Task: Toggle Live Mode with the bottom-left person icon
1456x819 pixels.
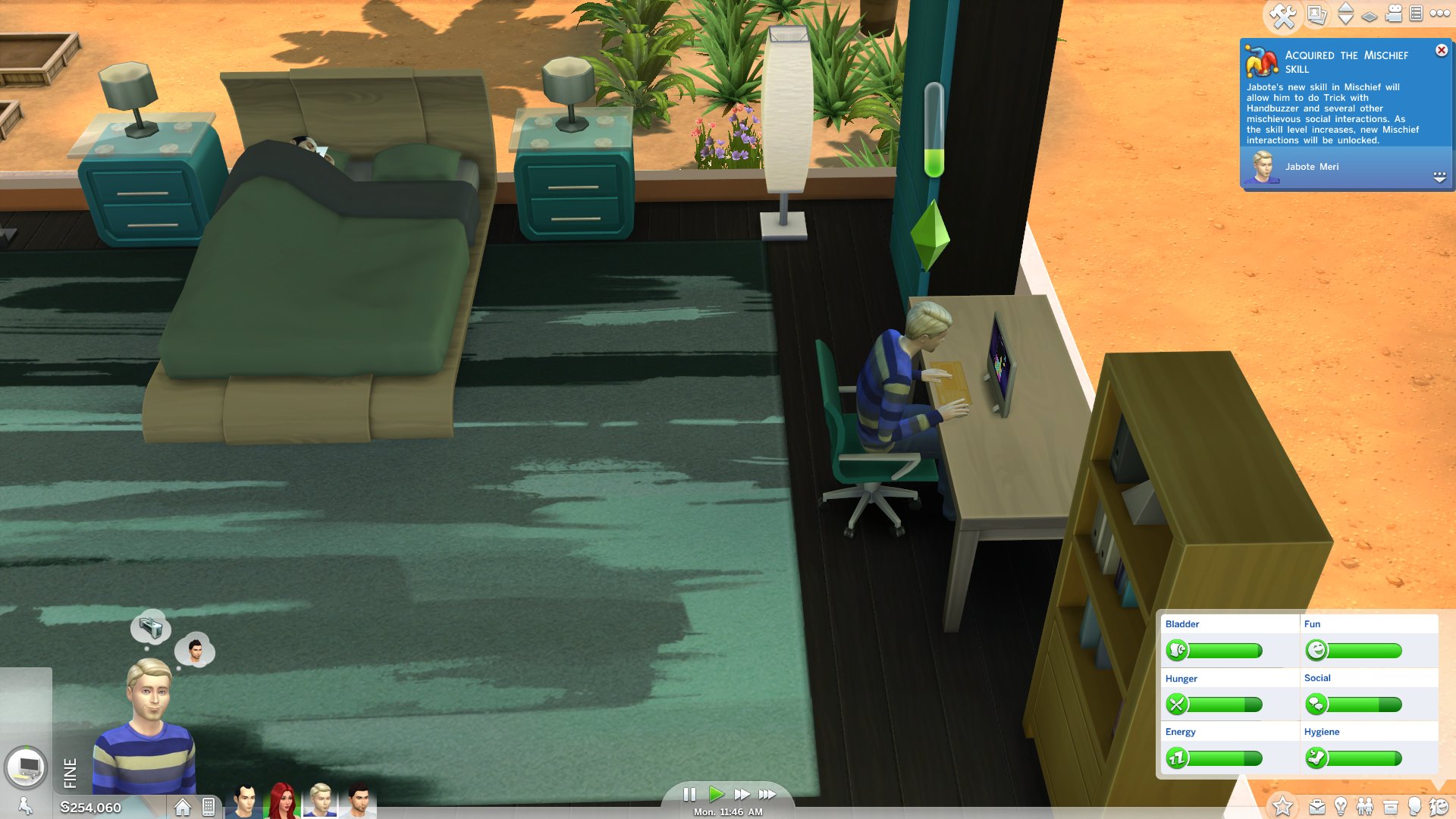Action: click(x=25, y=804)
